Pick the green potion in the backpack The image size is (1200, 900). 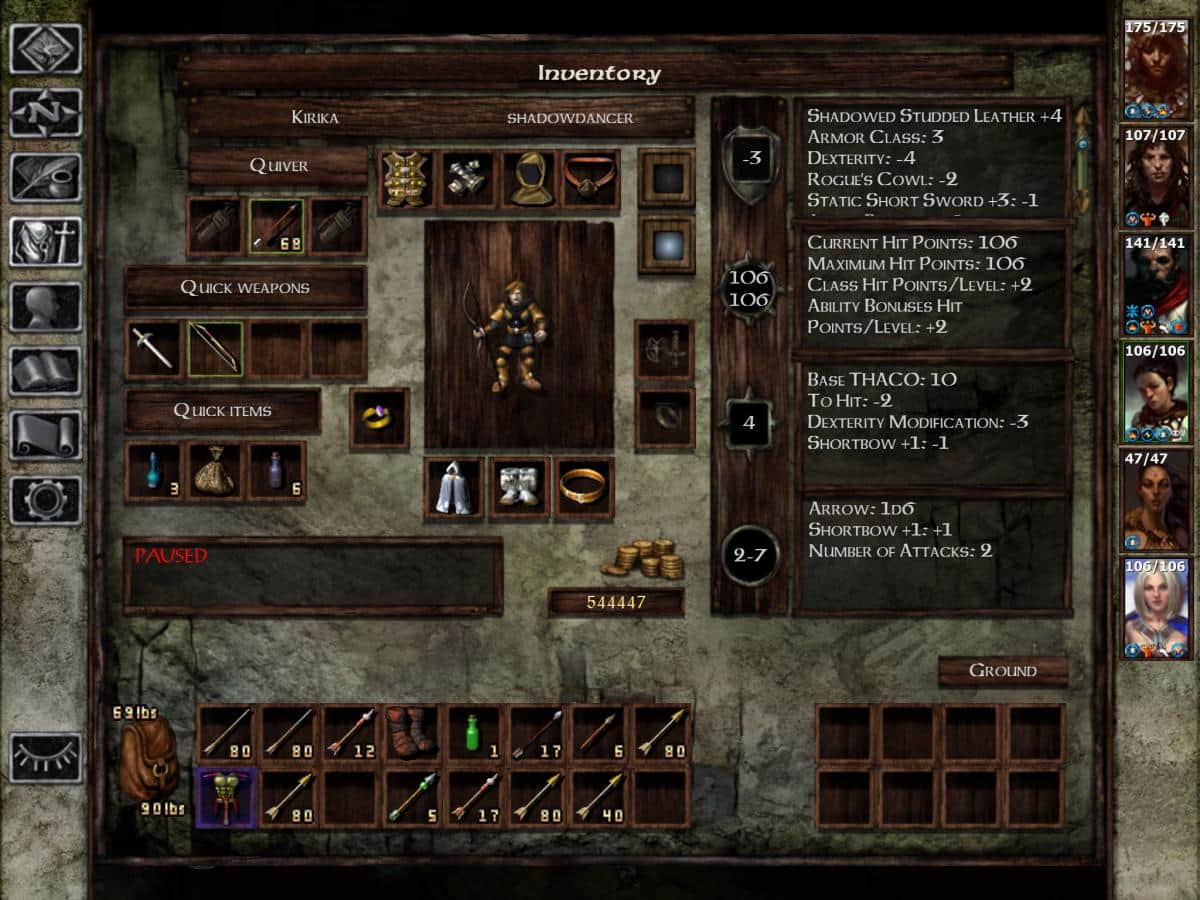pos(473,733)
